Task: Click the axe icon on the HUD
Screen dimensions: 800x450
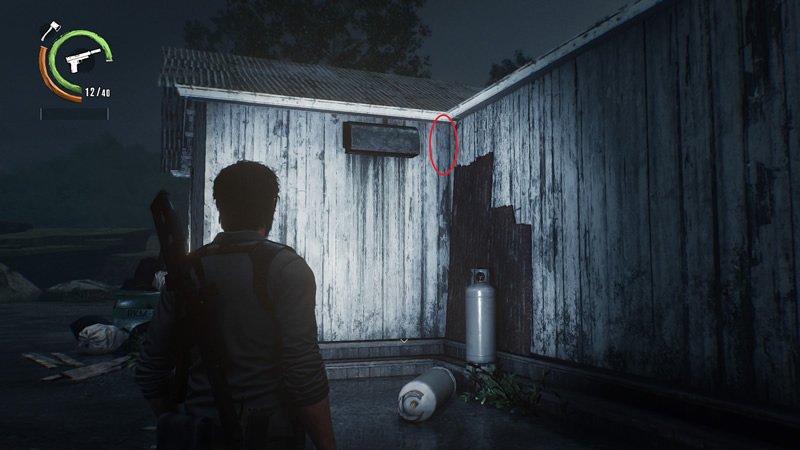Action: (x=49, y=30)
